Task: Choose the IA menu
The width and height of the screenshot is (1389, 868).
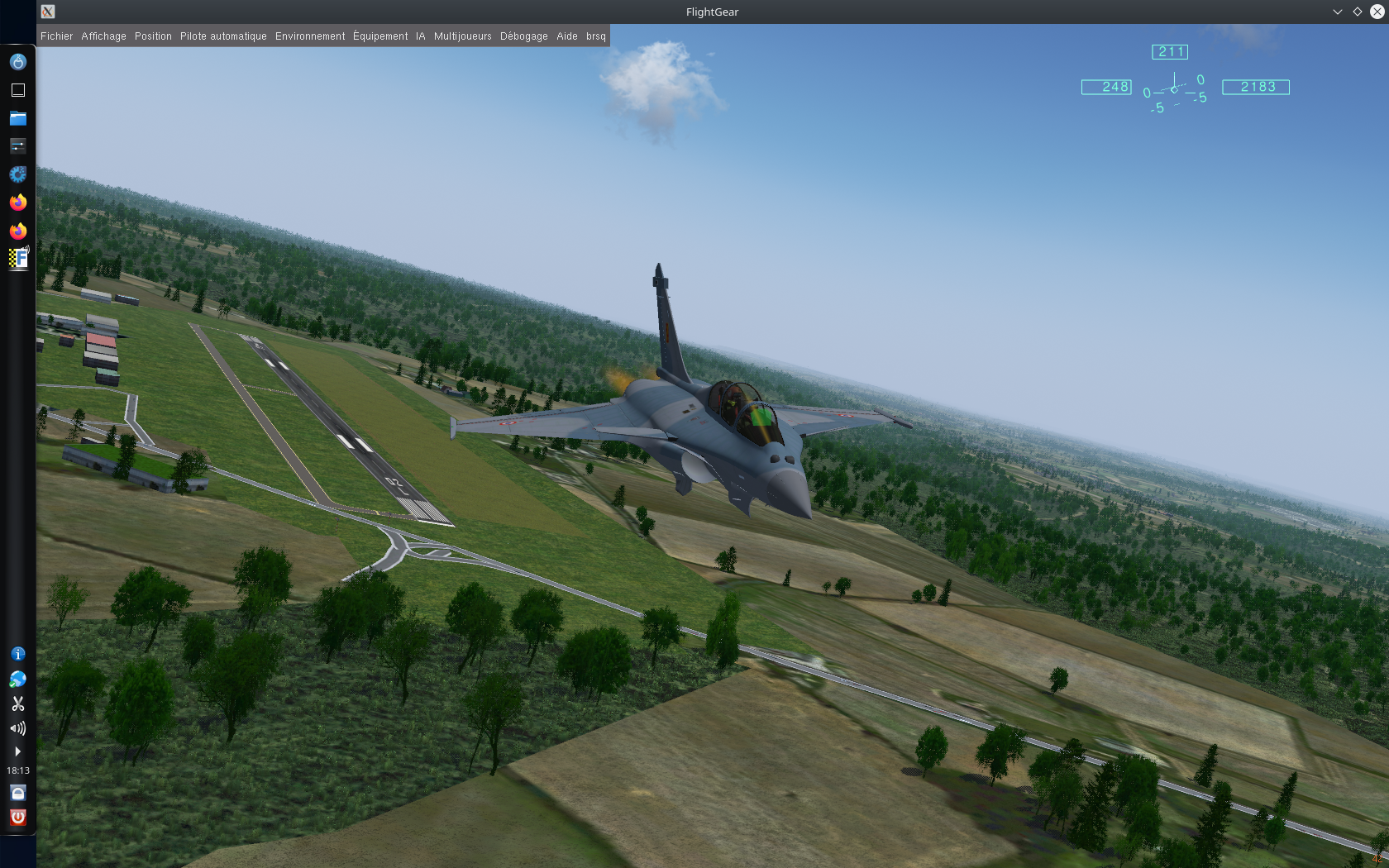Action: (x=421, y=36)
